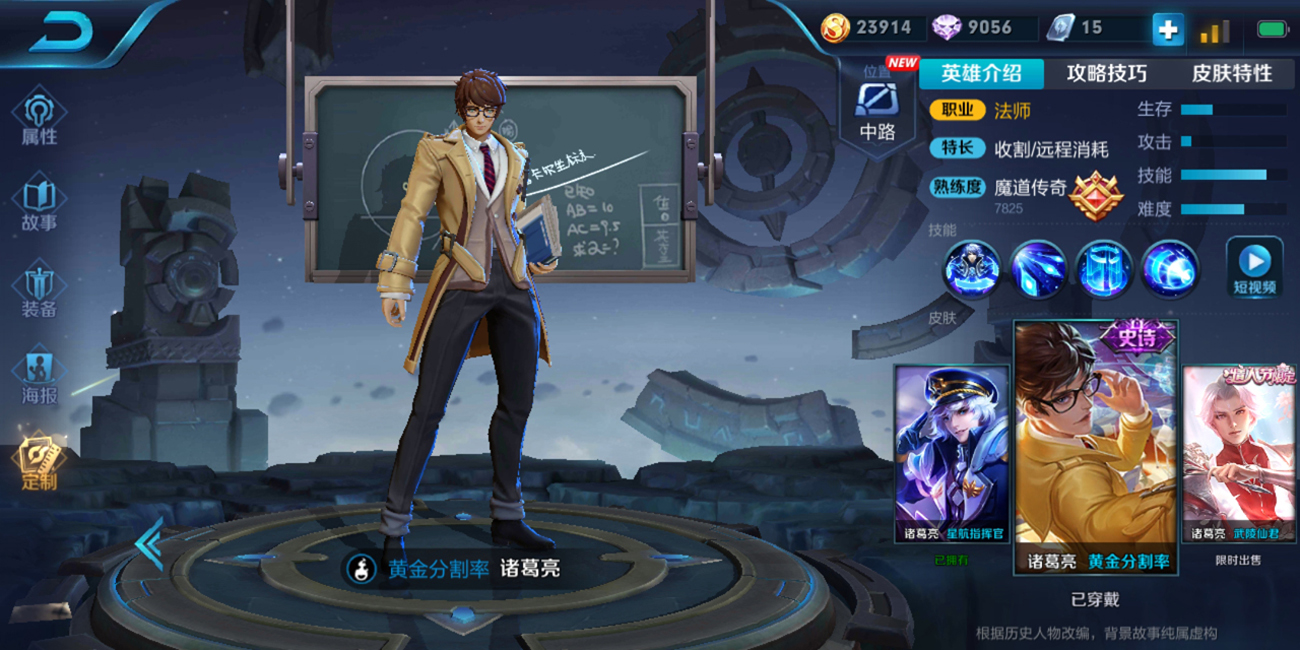Viewport: 1300px width, 650px height.
Task: Play the 短视频 short video
Action: click(1254, 268)
